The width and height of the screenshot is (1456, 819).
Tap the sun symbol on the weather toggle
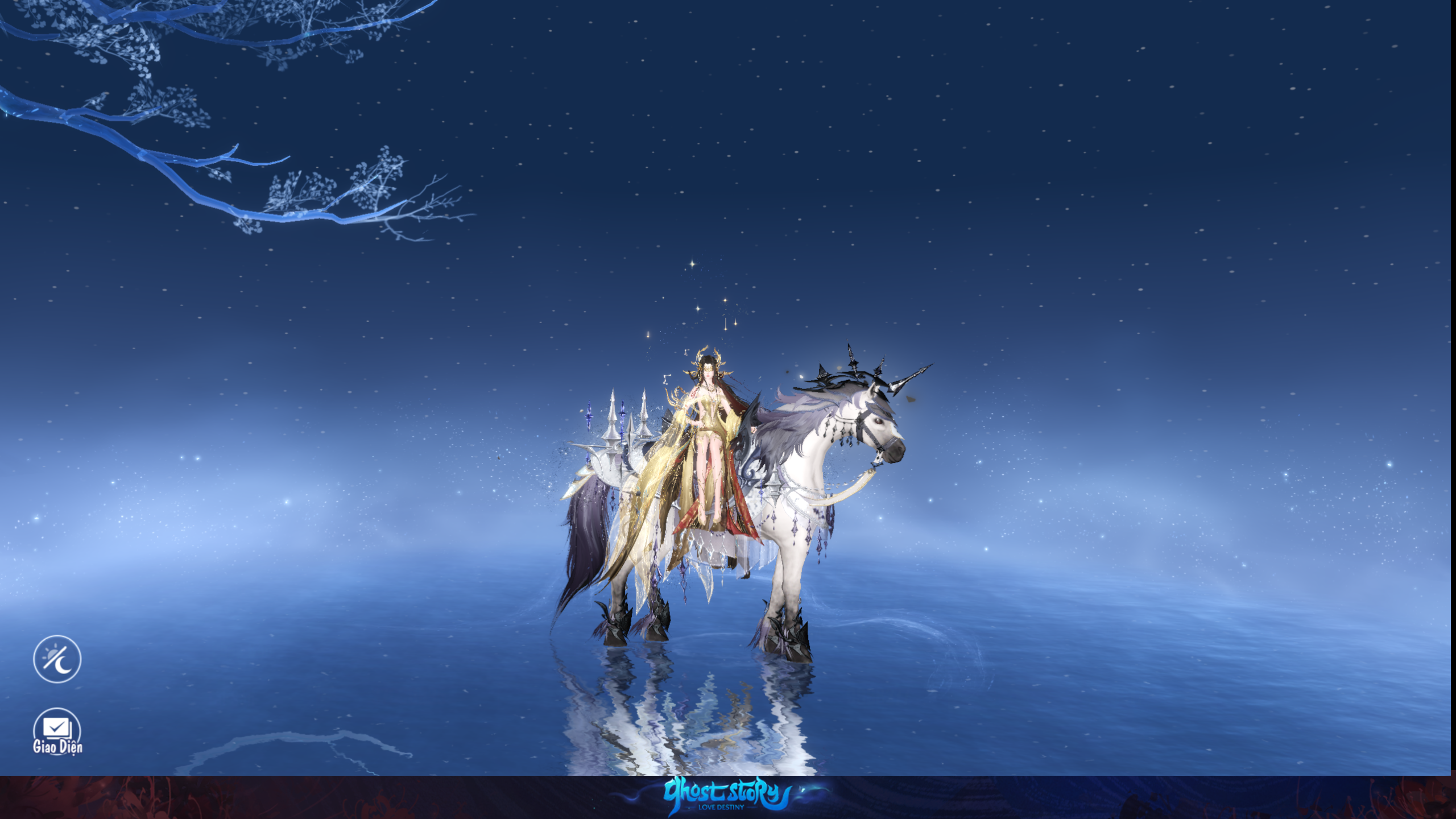pos(51,654)
